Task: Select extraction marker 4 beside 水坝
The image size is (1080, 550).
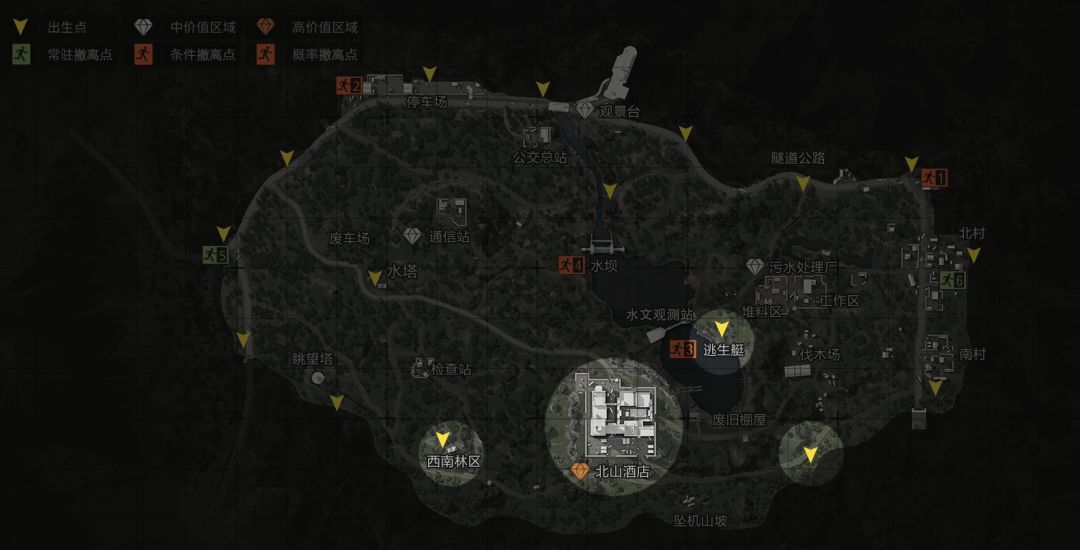Action: (571, 265)
